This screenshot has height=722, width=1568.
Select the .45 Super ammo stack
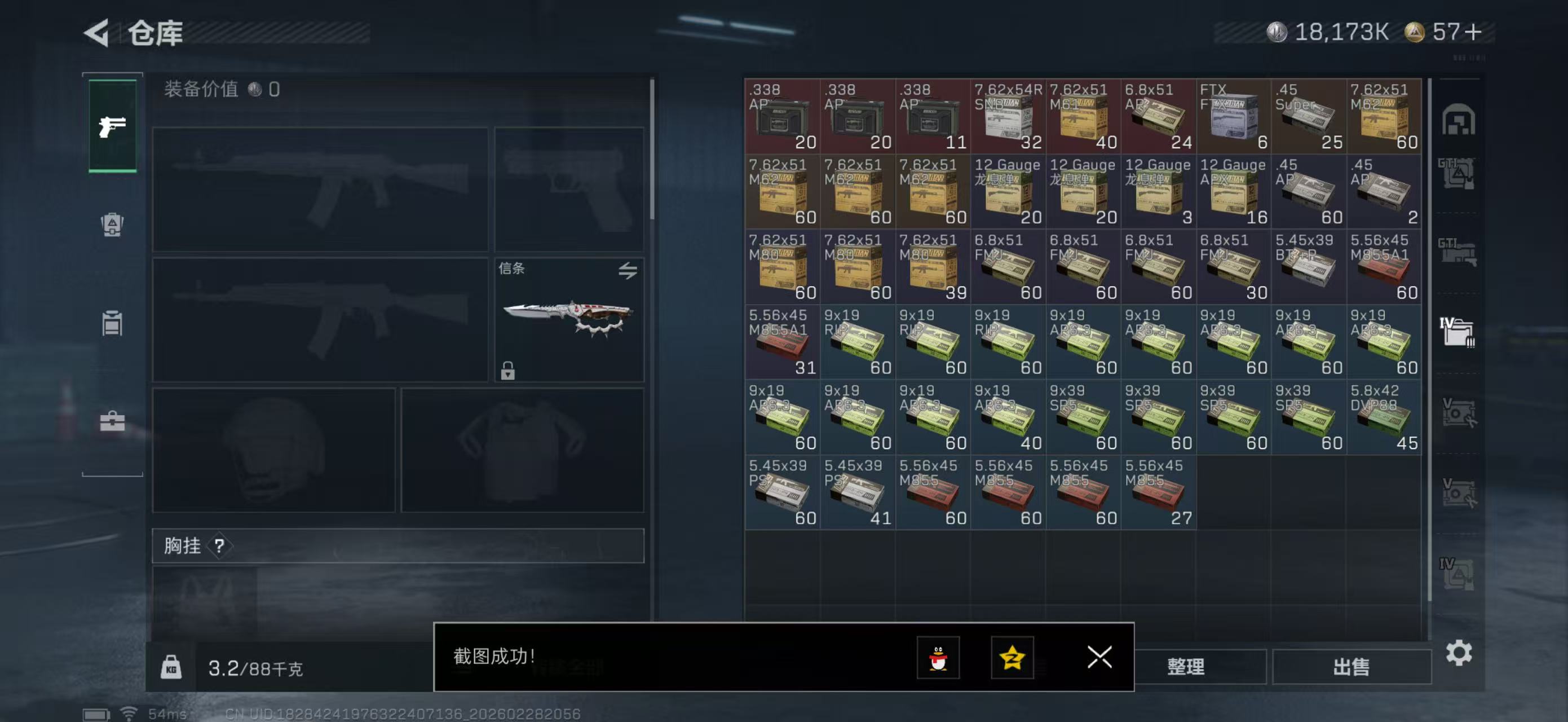1309,116
